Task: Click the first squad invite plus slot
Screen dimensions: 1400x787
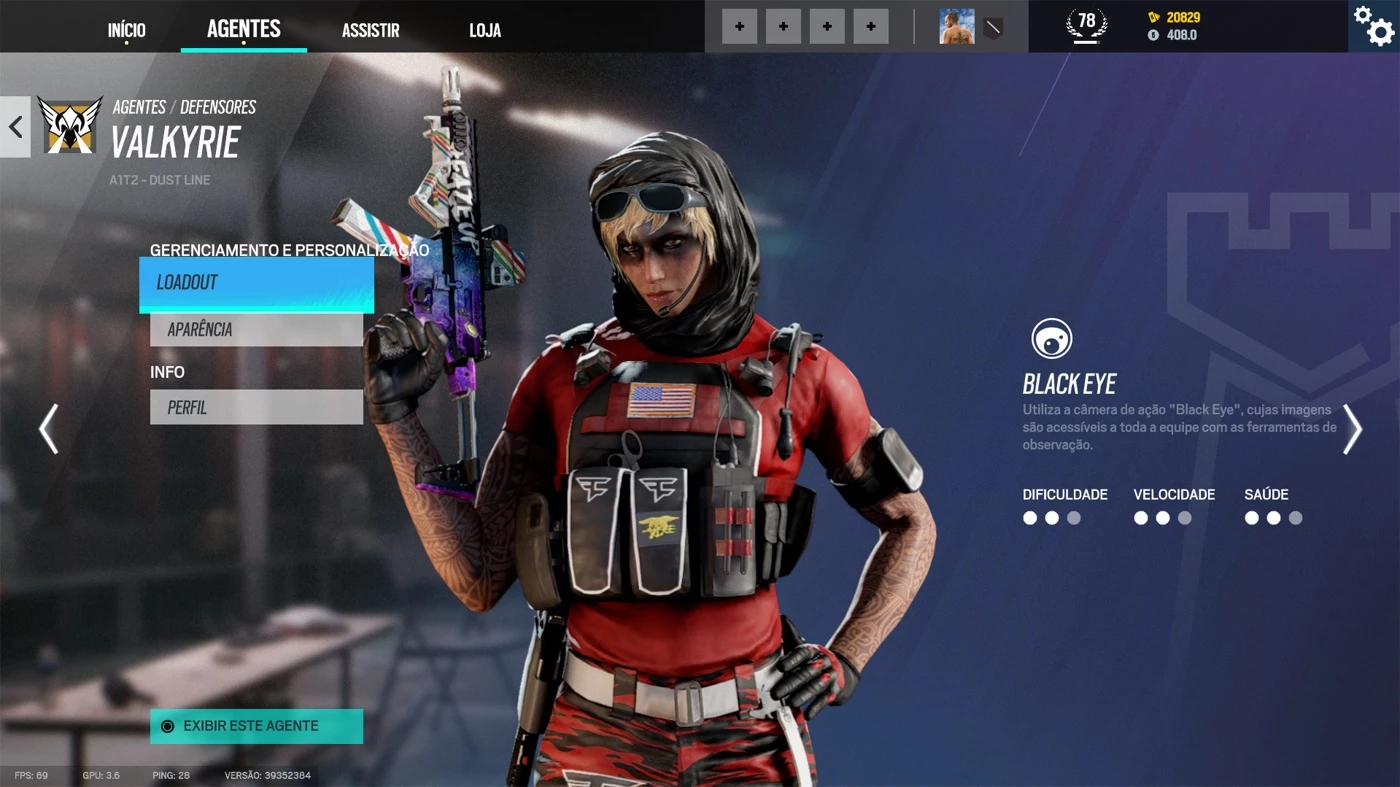Action: 739,26
